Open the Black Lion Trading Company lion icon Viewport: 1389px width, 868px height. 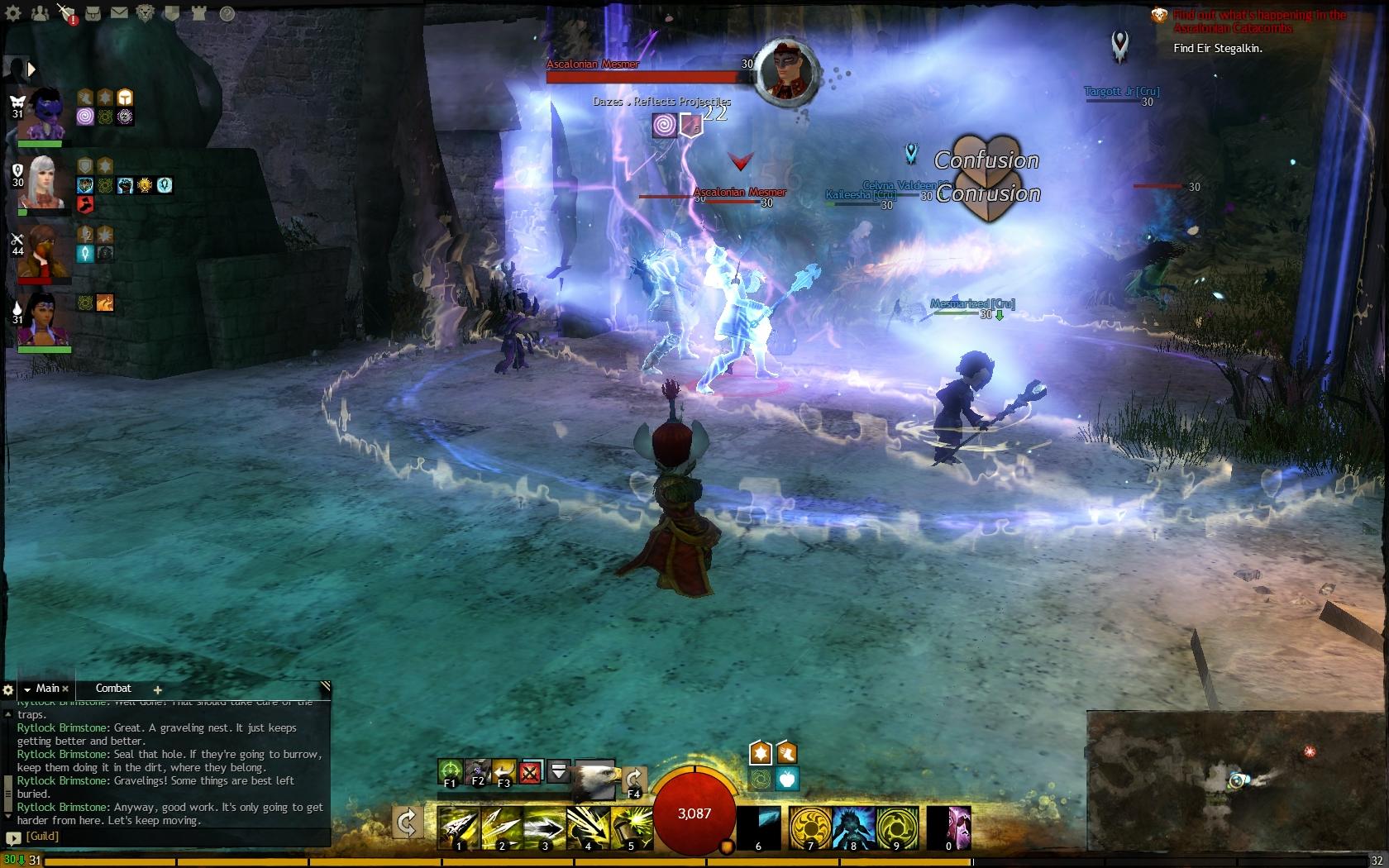[146, 13]
